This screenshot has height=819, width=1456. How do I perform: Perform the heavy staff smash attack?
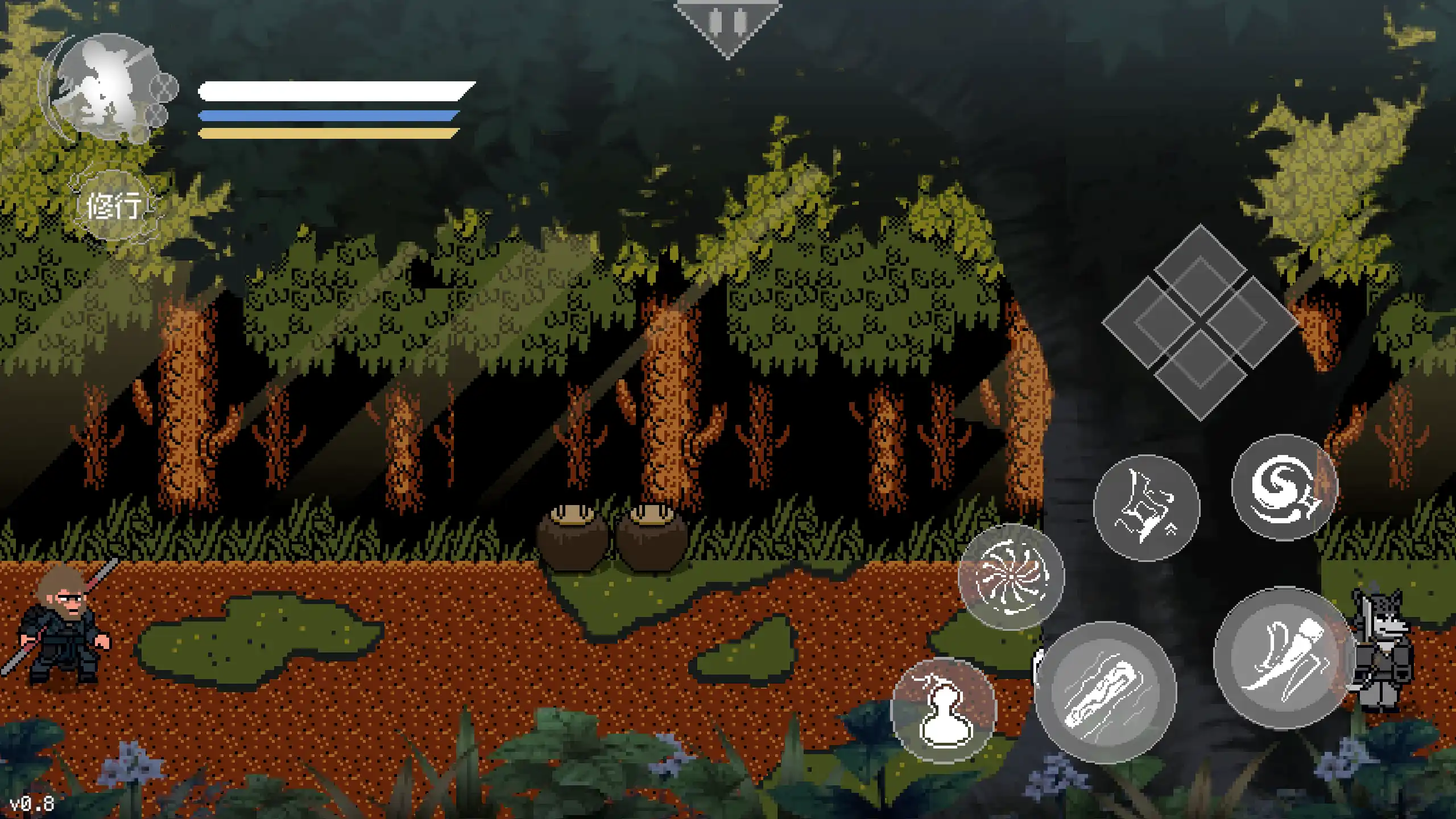[1105, 692]
